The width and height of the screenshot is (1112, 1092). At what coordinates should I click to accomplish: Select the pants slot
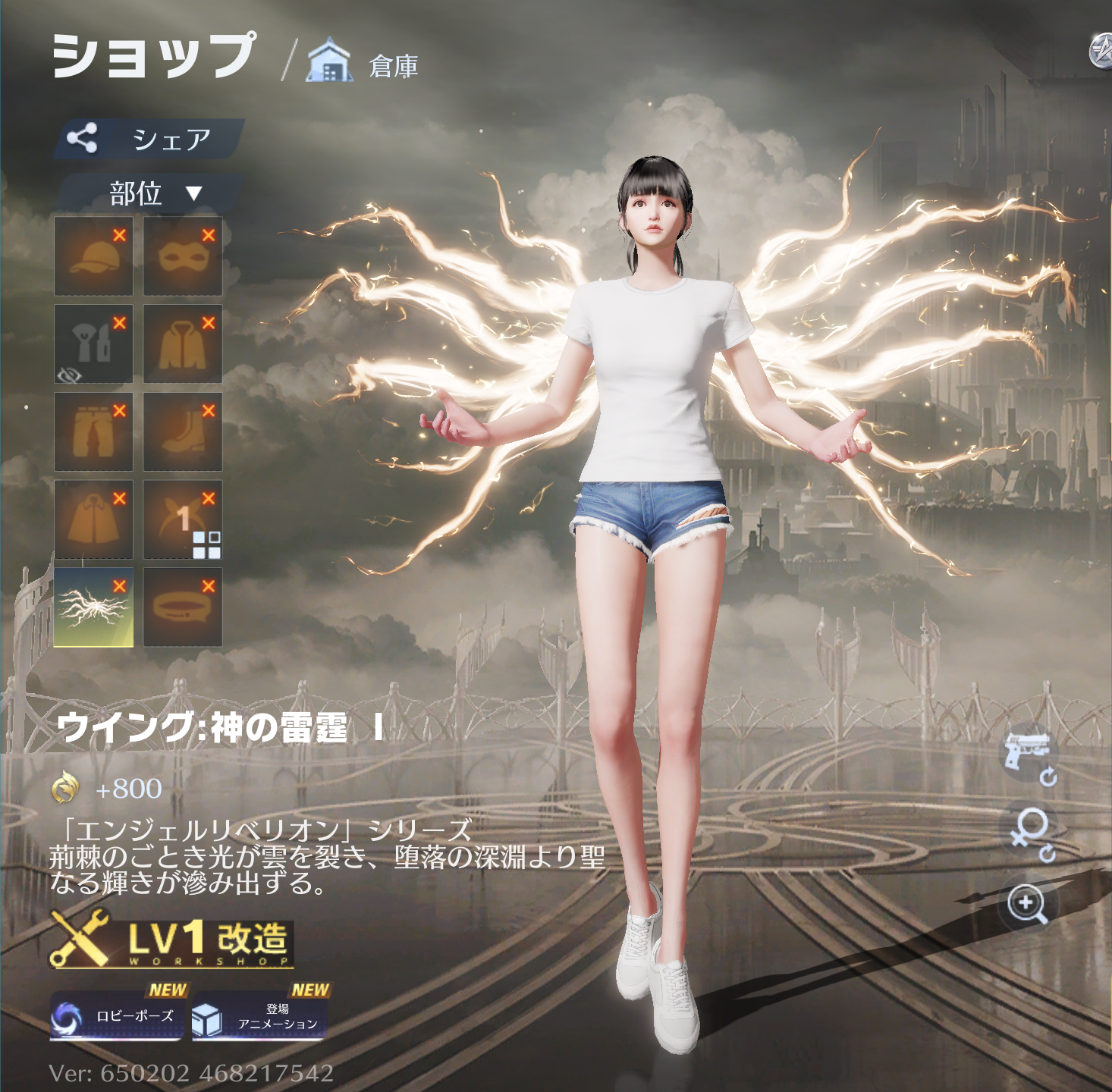(93, 432)
